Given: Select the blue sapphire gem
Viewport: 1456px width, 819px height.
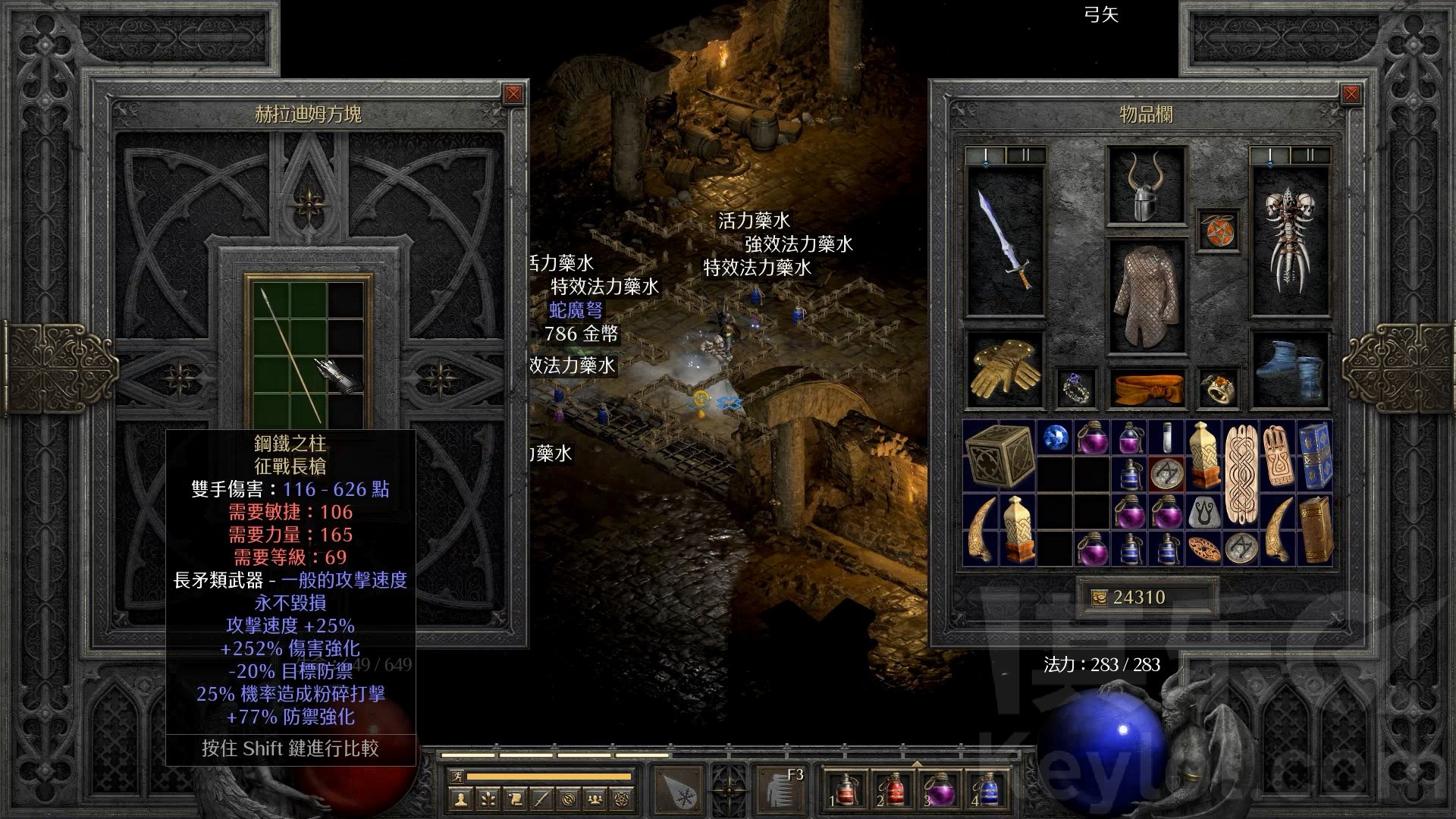Looking at the screenshot, I should pyautogui.click(x=1056, y=438).
